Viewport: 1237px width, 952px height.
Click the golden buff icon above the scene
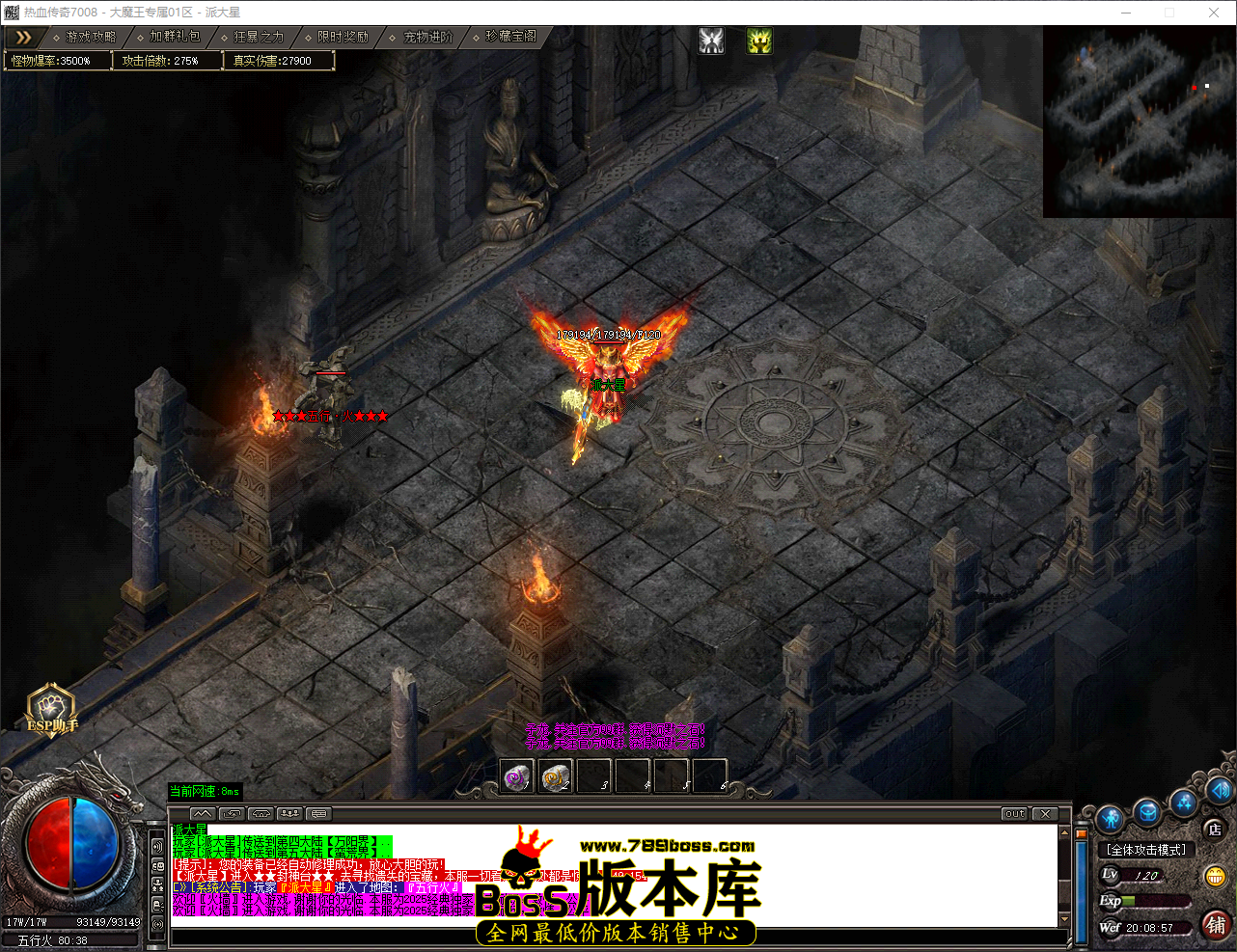pyautogui.click(x=758, y=41)
